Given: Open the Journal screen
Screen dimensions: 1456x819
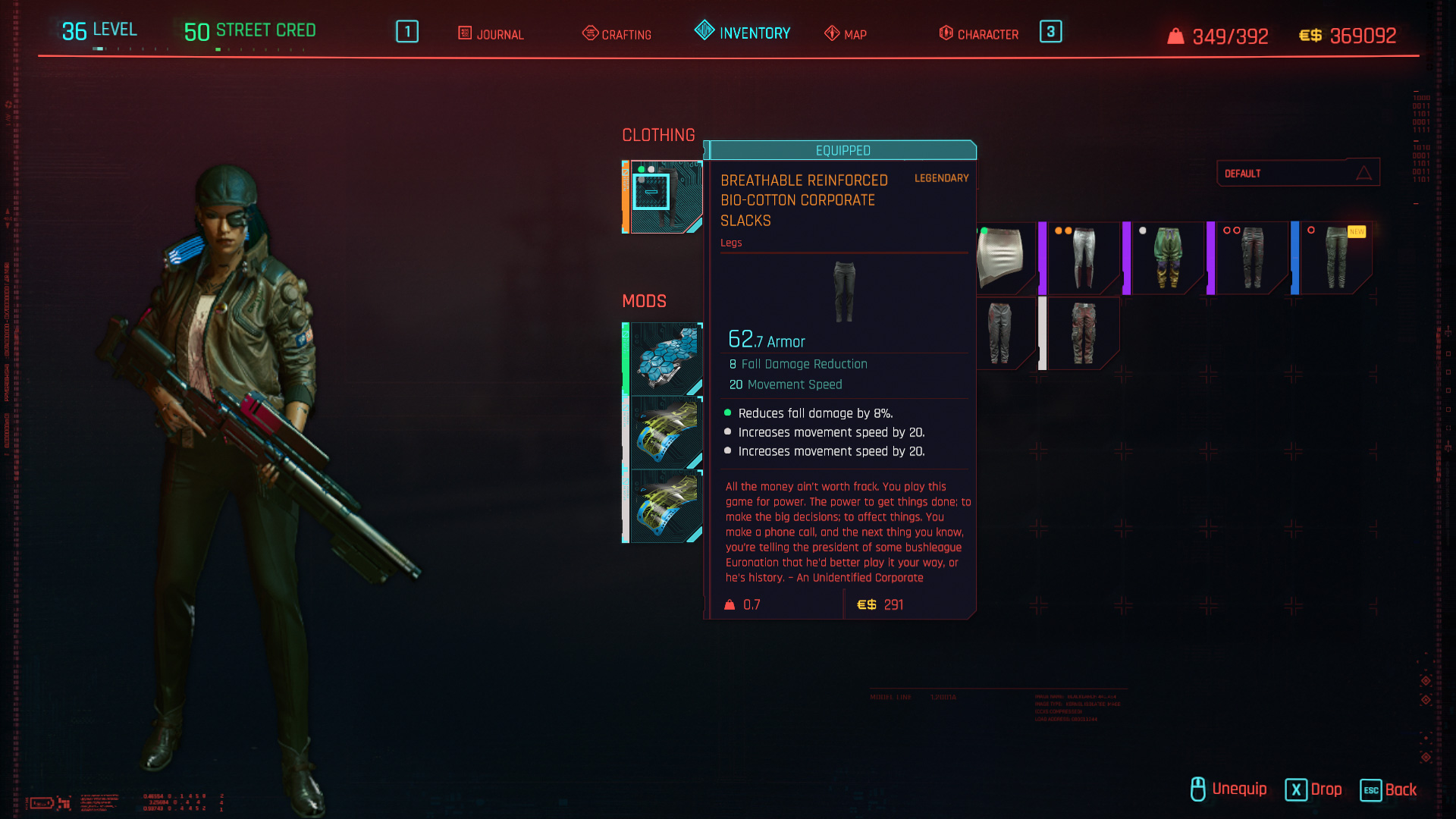Looking at the screenshot, I should coord(491,34).
